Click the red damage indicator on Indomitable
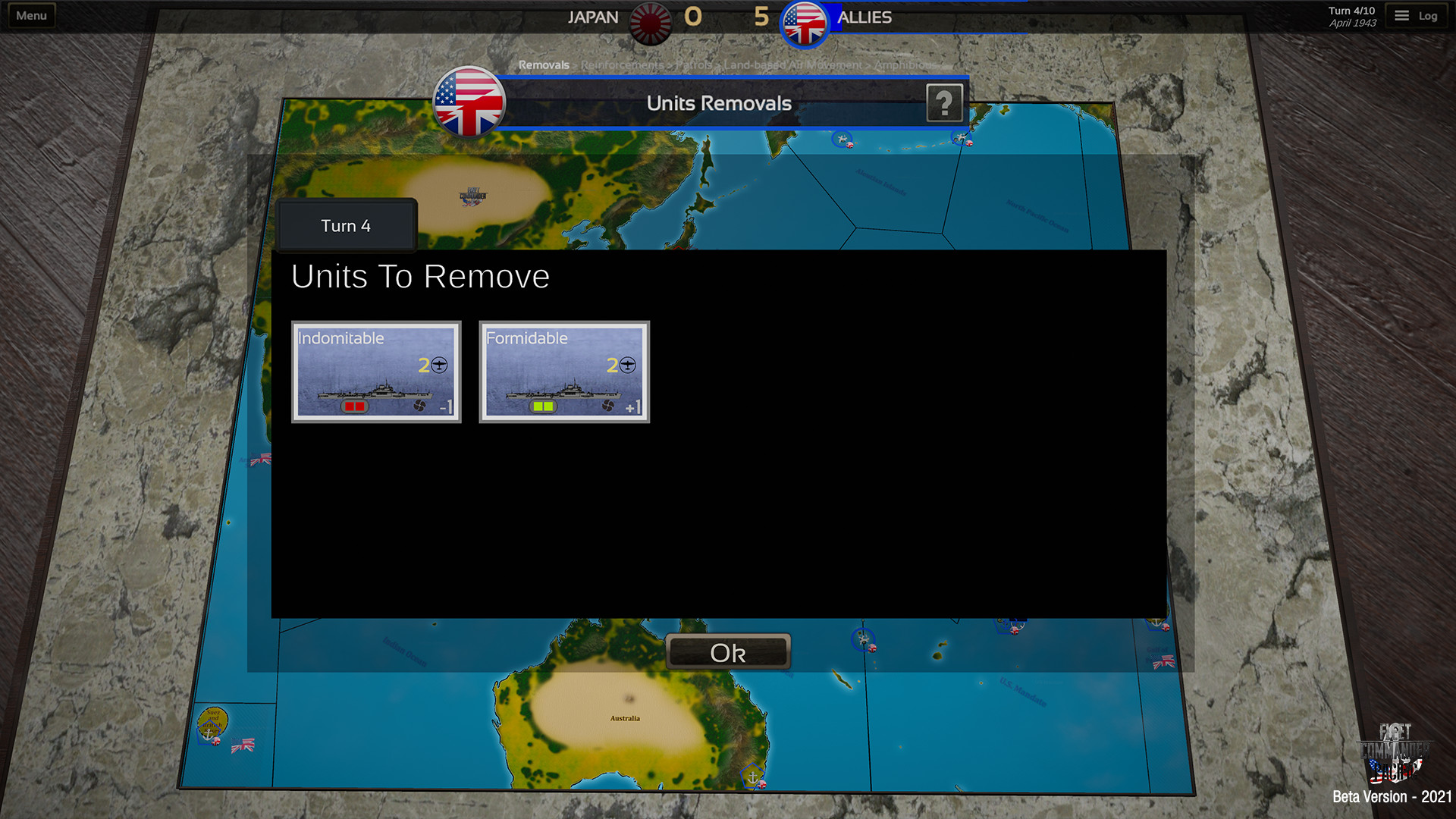1456x819 pixels. pyautogui.click(x=355, y=406)
